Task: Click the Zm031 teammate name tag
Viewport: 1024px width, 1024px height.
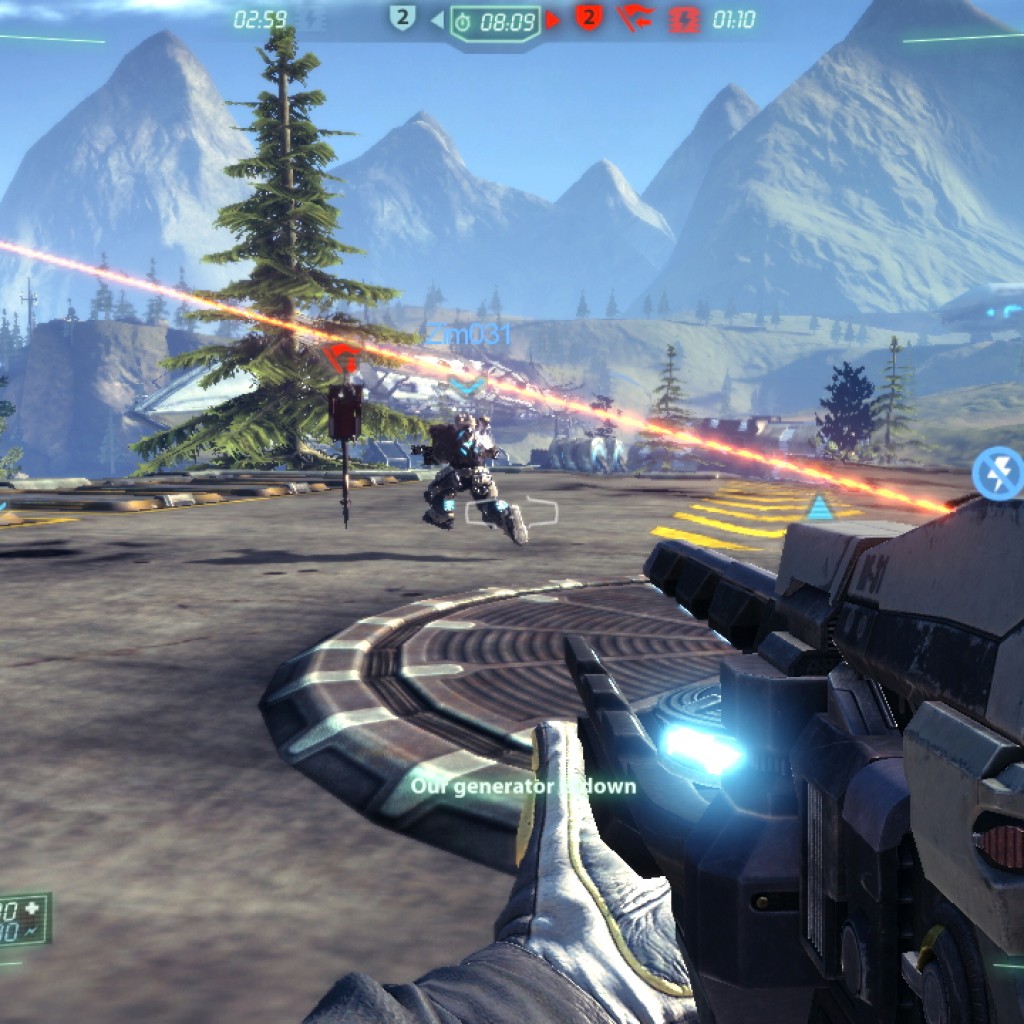Action: (x=468, y=334)
